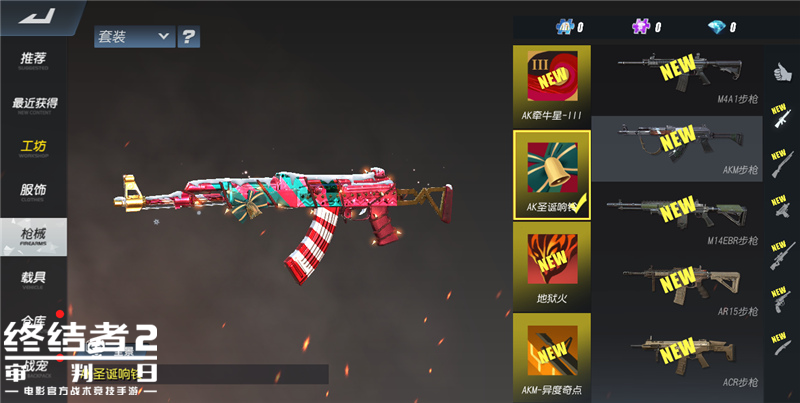Tap the blue diamond currency icon
Image resolution: width=800 pixels, height=403 pixels.
(x=717, y=27)
